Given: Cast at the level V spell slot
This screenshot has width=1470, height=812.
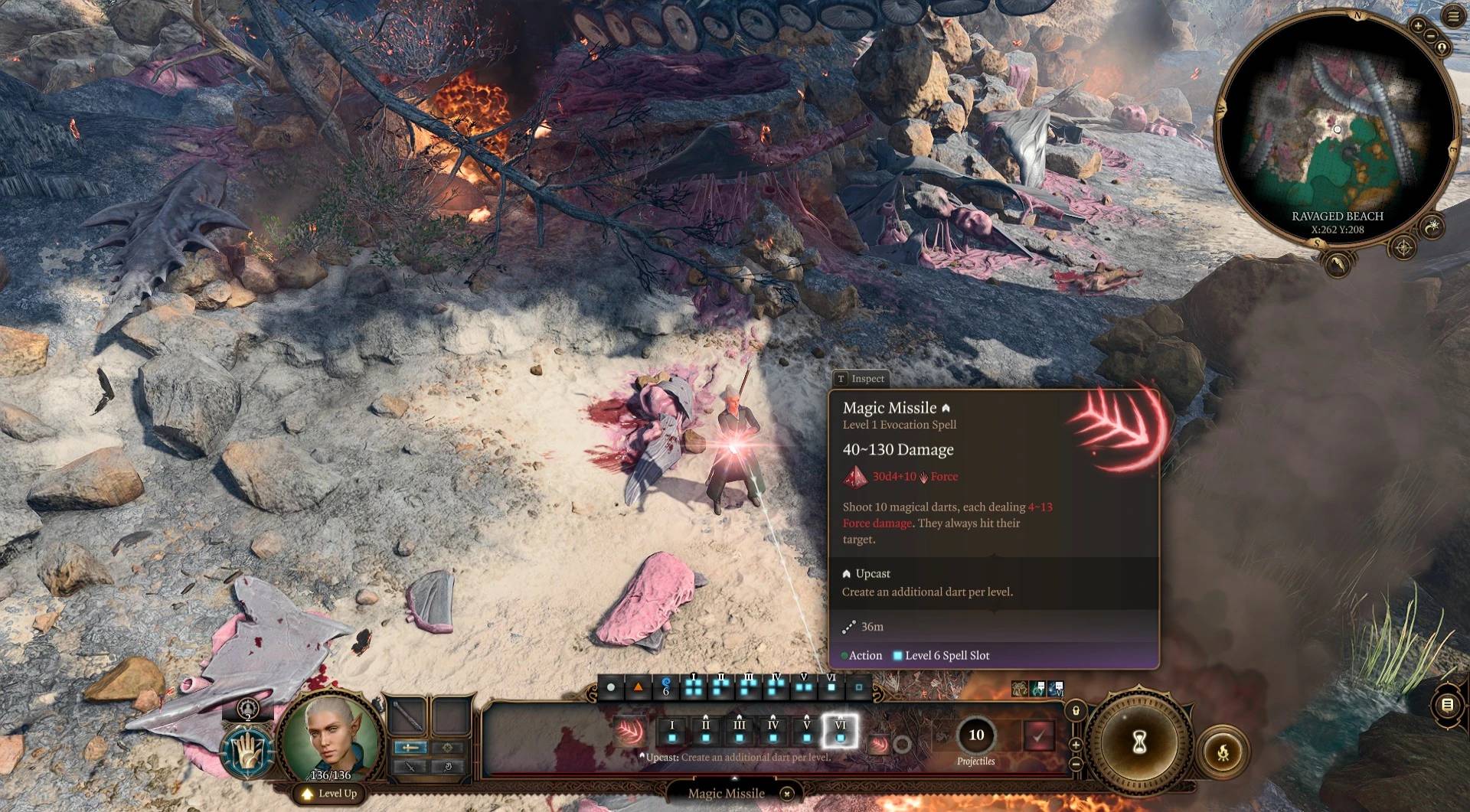Looking at the screenshot, I should coord(806,731).
